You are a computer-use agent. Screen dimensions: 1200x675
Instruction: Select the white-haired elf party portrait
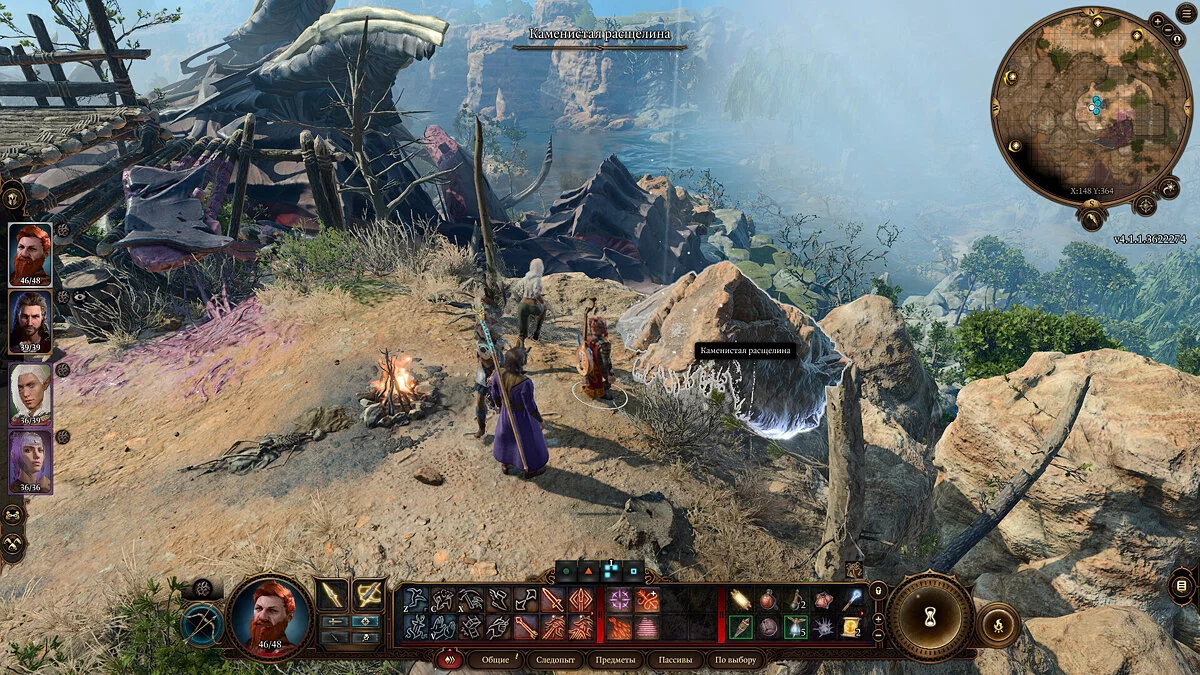pyautogui.click(x=30, y=392)
